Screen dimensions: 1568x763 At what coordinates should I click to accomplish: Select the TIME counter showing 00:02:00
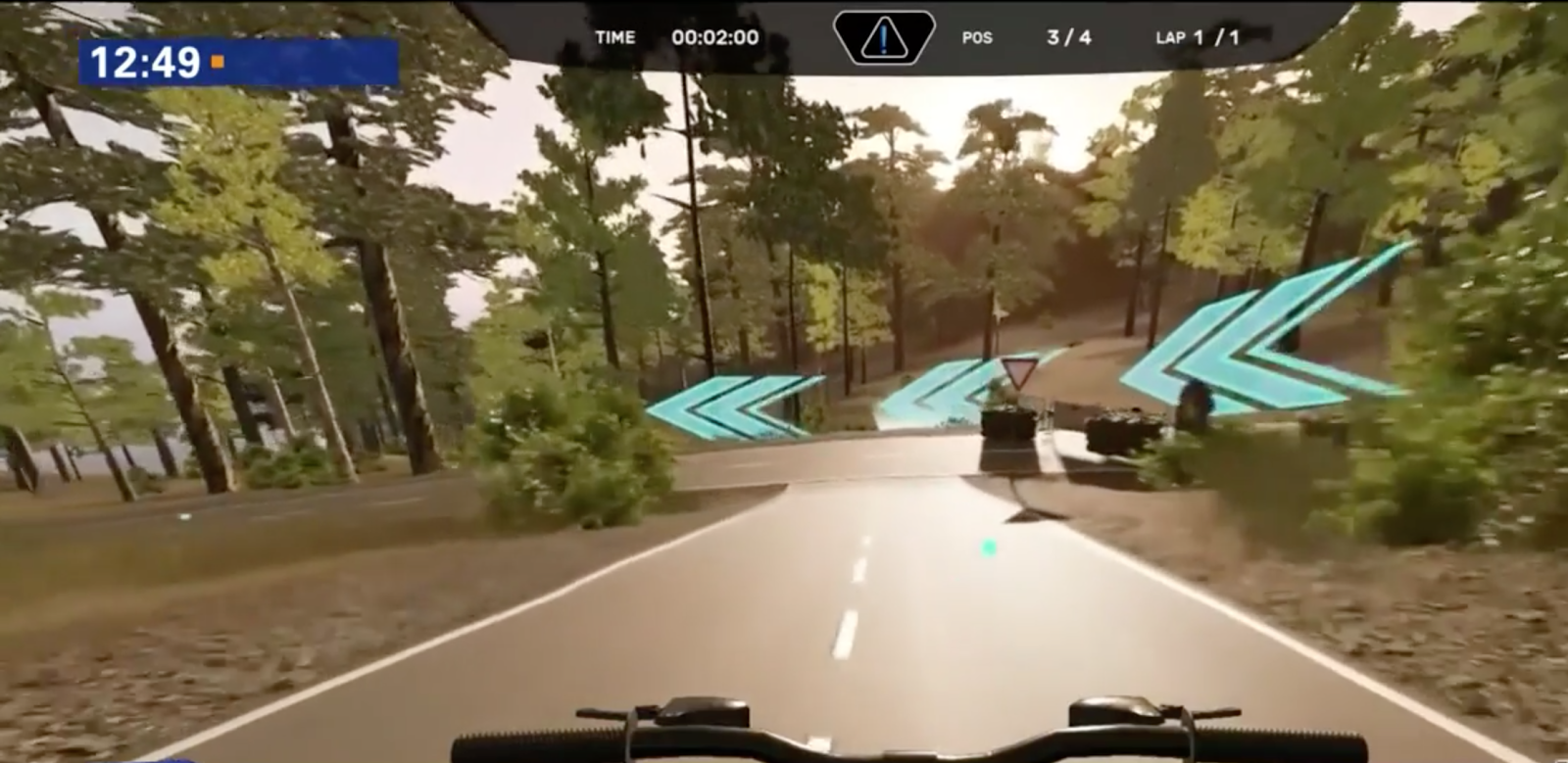(715, 37)
